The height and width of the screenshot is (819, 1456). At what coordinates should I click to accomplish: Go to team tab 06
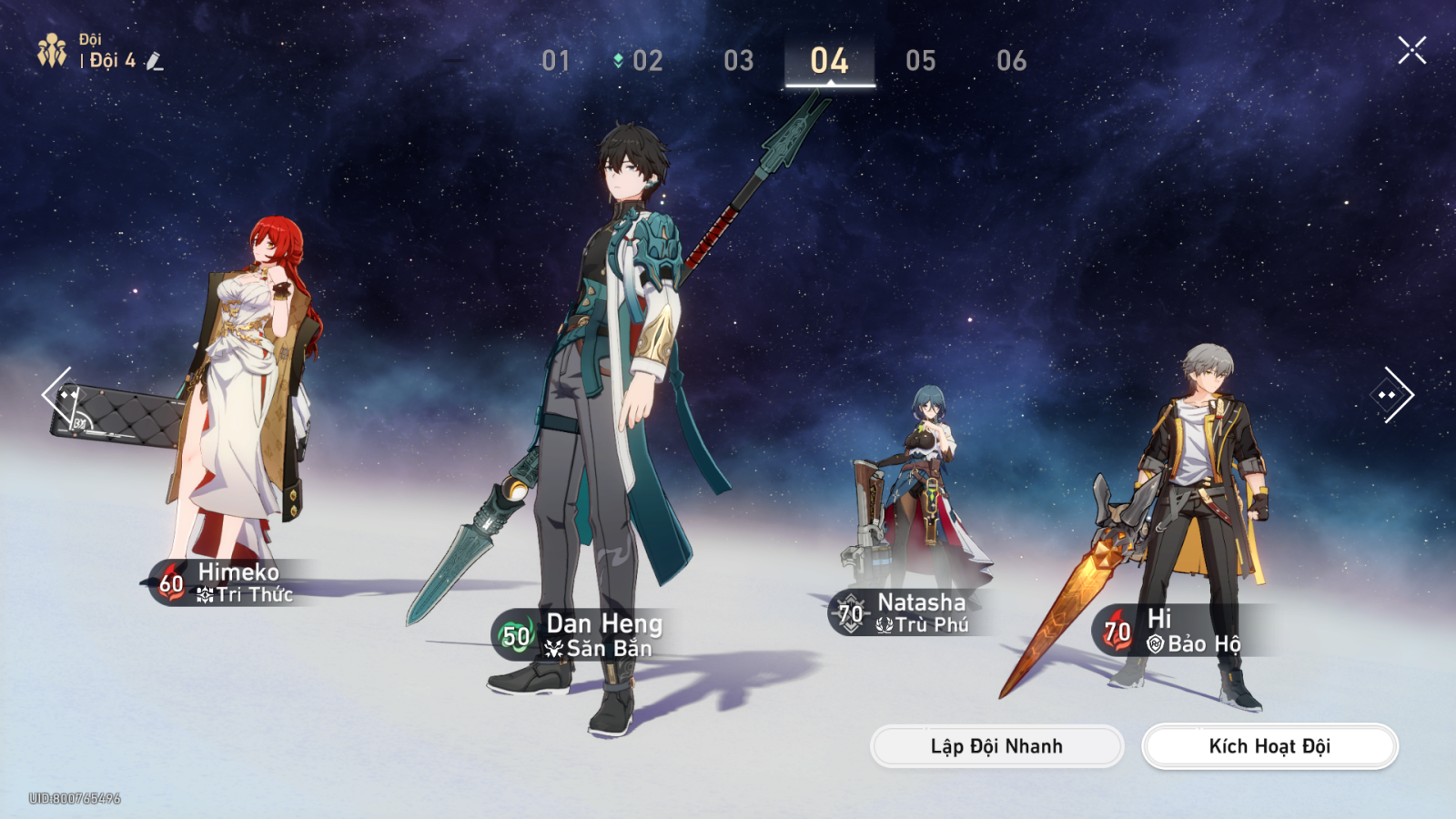(1011, 61)
